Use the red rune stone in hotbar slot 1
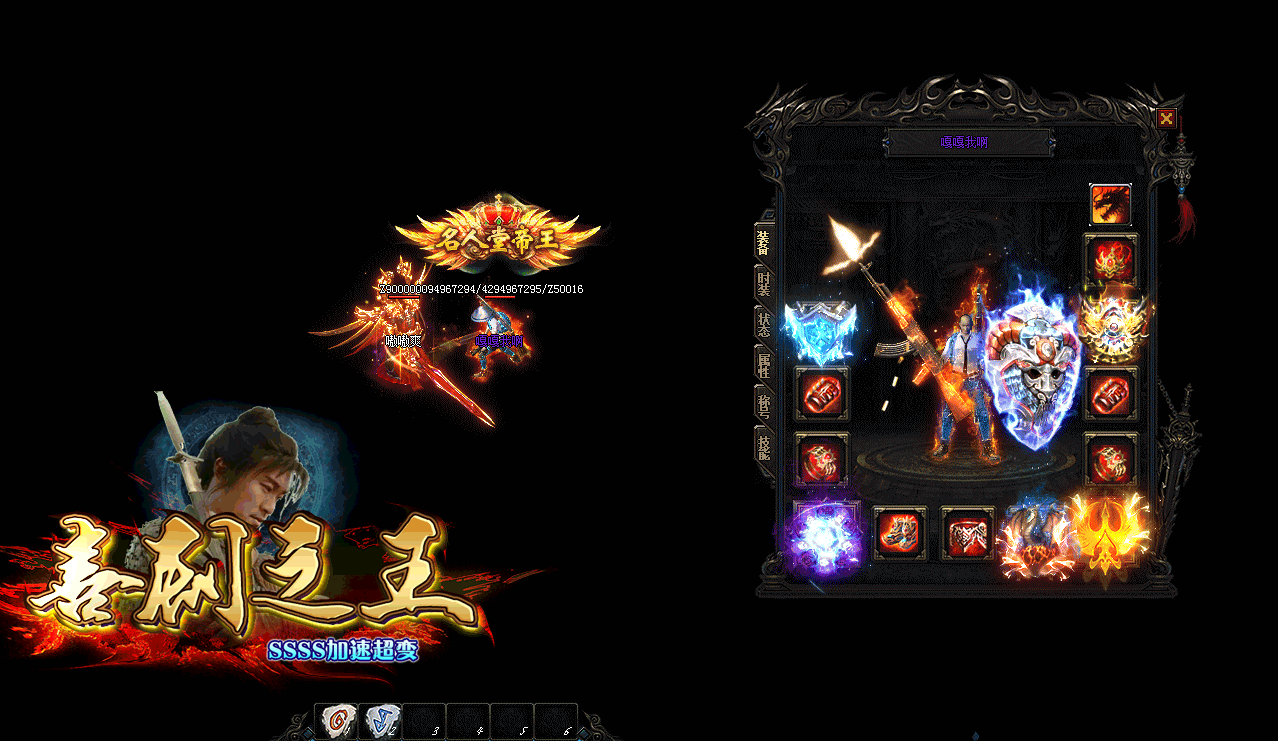Image resolution: width=1278 pixels, height=741 pixels. (338, 721)
